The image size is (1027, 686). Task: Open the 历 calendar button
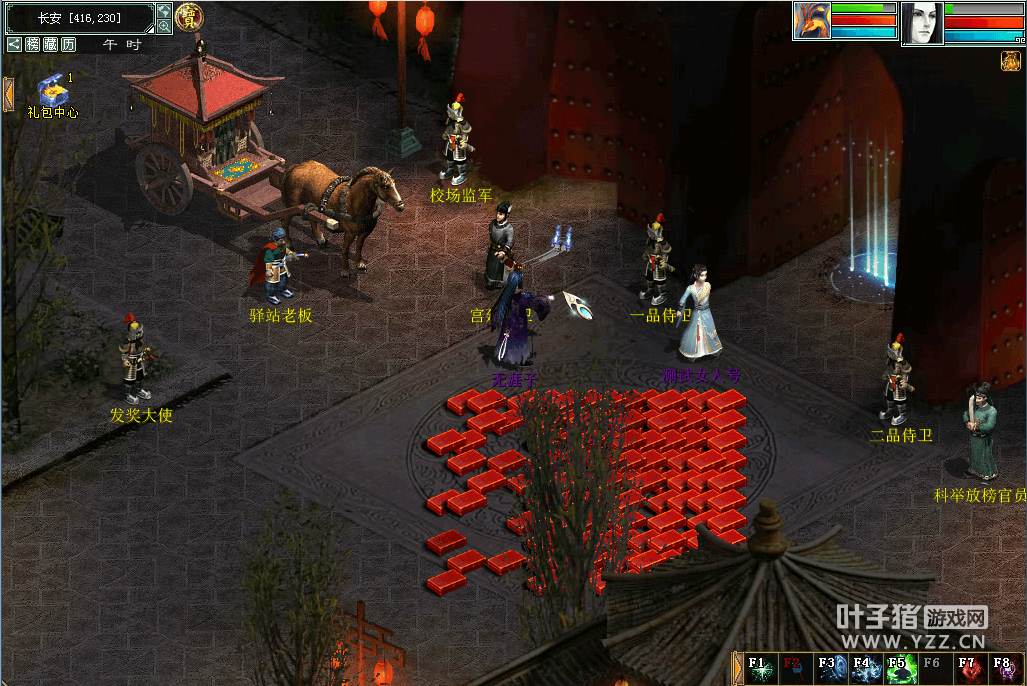68,45
